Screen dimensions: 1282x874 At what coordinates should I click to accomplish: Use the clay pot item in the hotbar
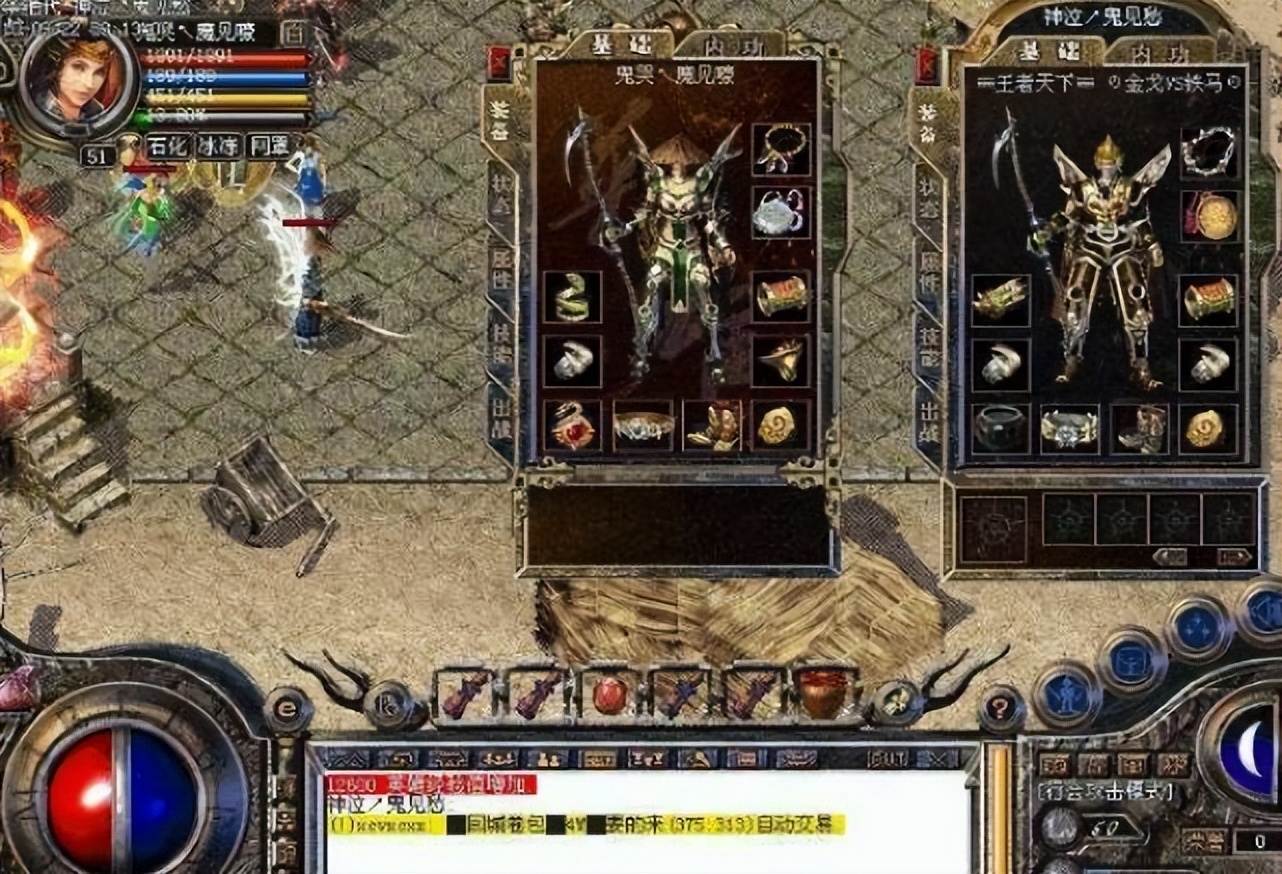click(824, 693)
